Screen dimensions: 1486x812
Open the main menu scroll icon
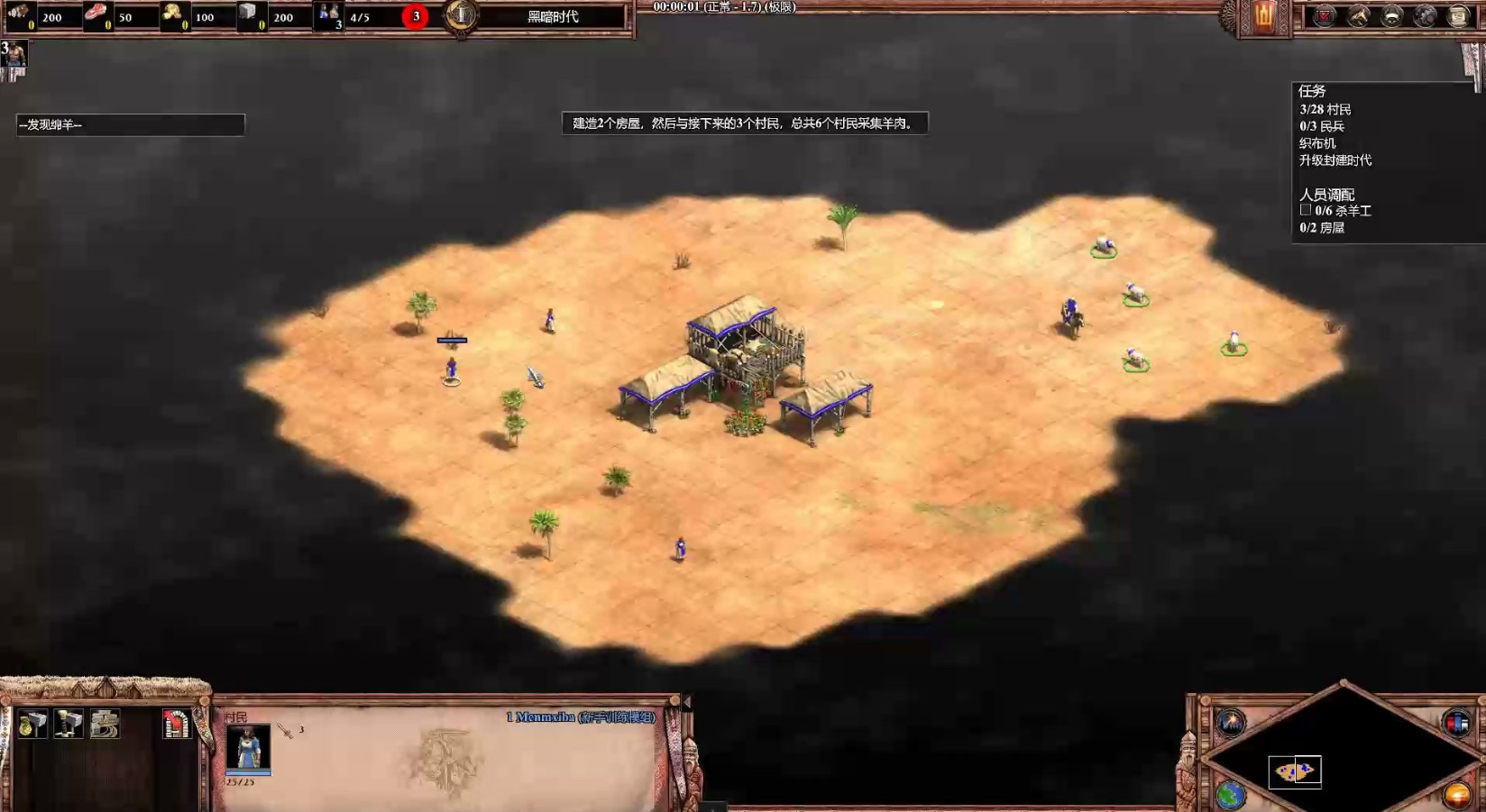(x=1459, y=16)
